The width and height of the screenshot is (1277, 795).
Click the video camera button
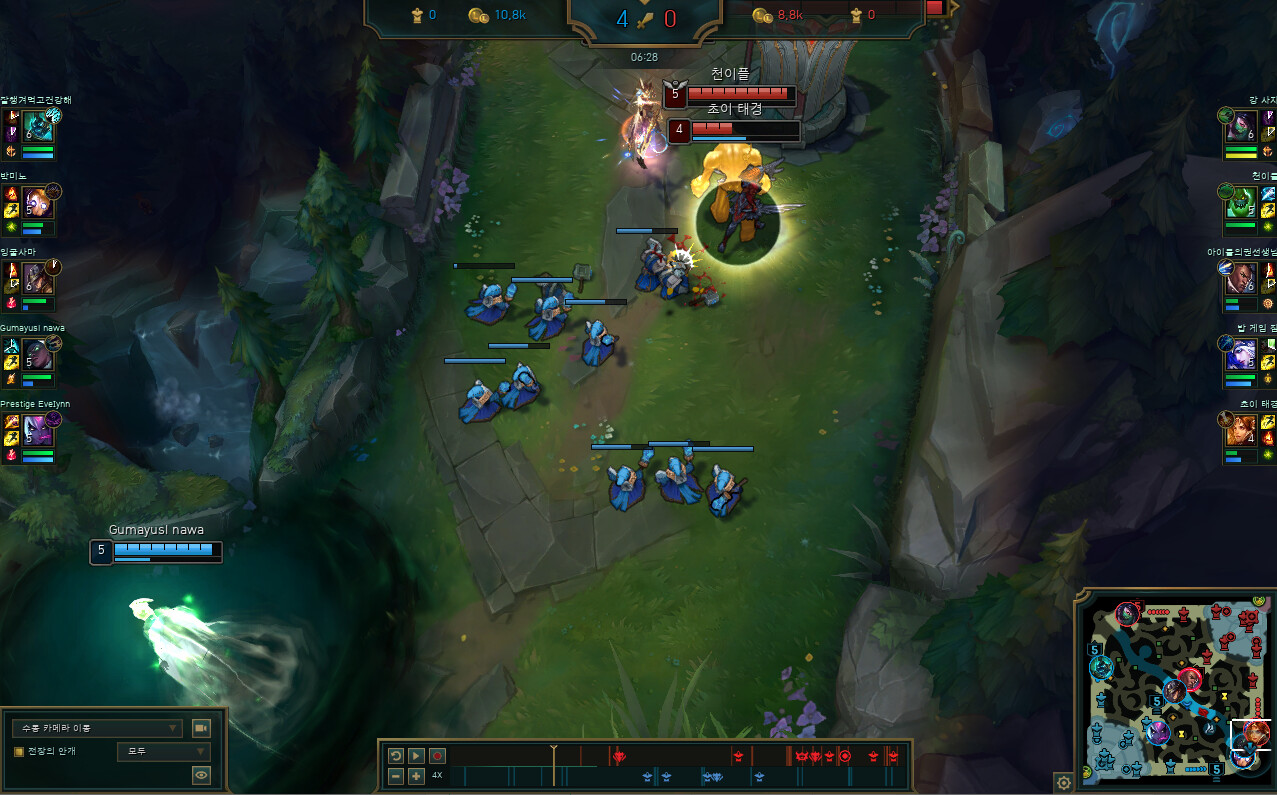tap(201, 728)
